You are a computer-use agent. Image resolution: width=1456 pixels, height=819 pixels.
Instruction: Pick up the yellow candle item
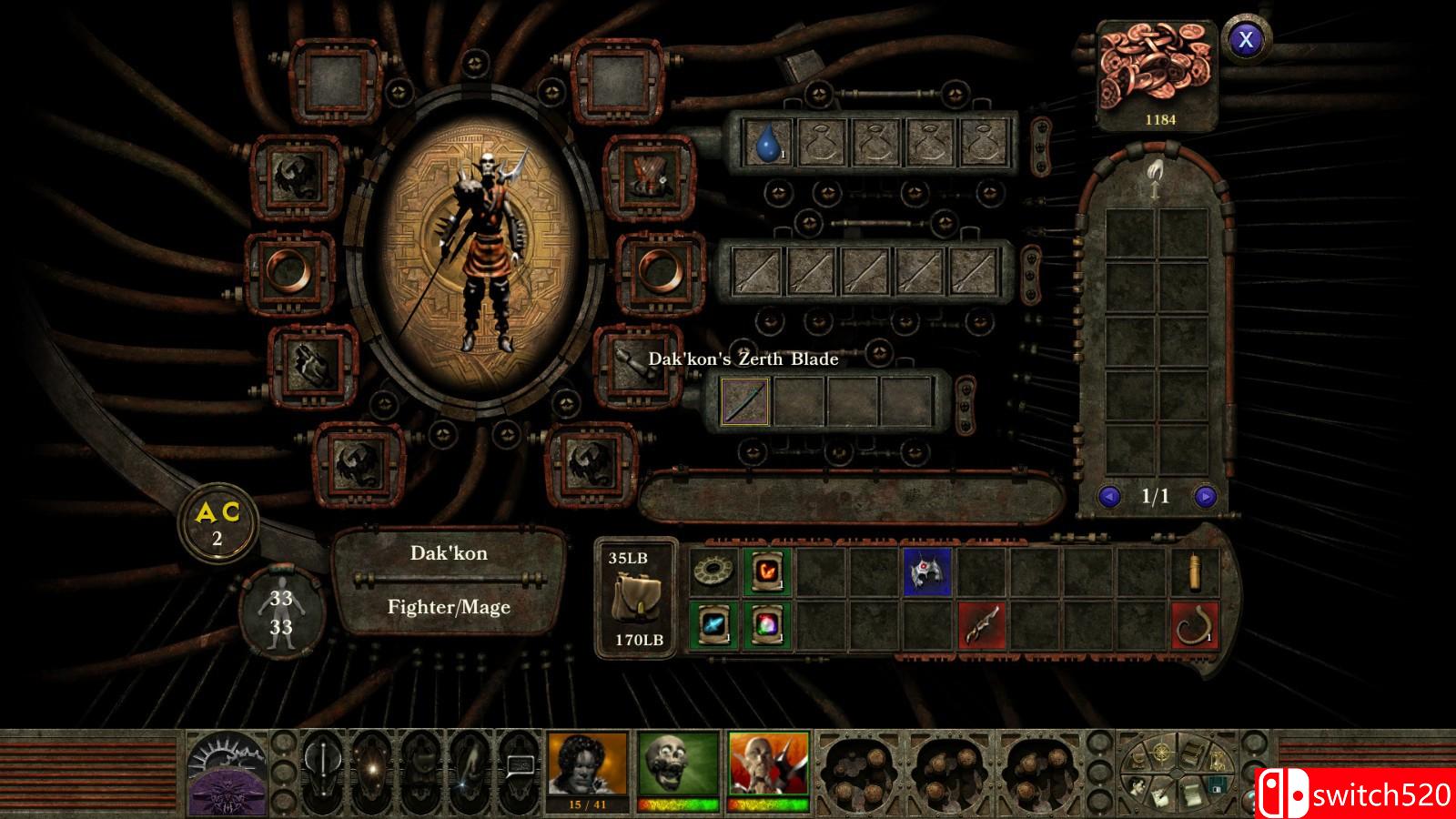pyautogui.click(x=1194, y=571)
